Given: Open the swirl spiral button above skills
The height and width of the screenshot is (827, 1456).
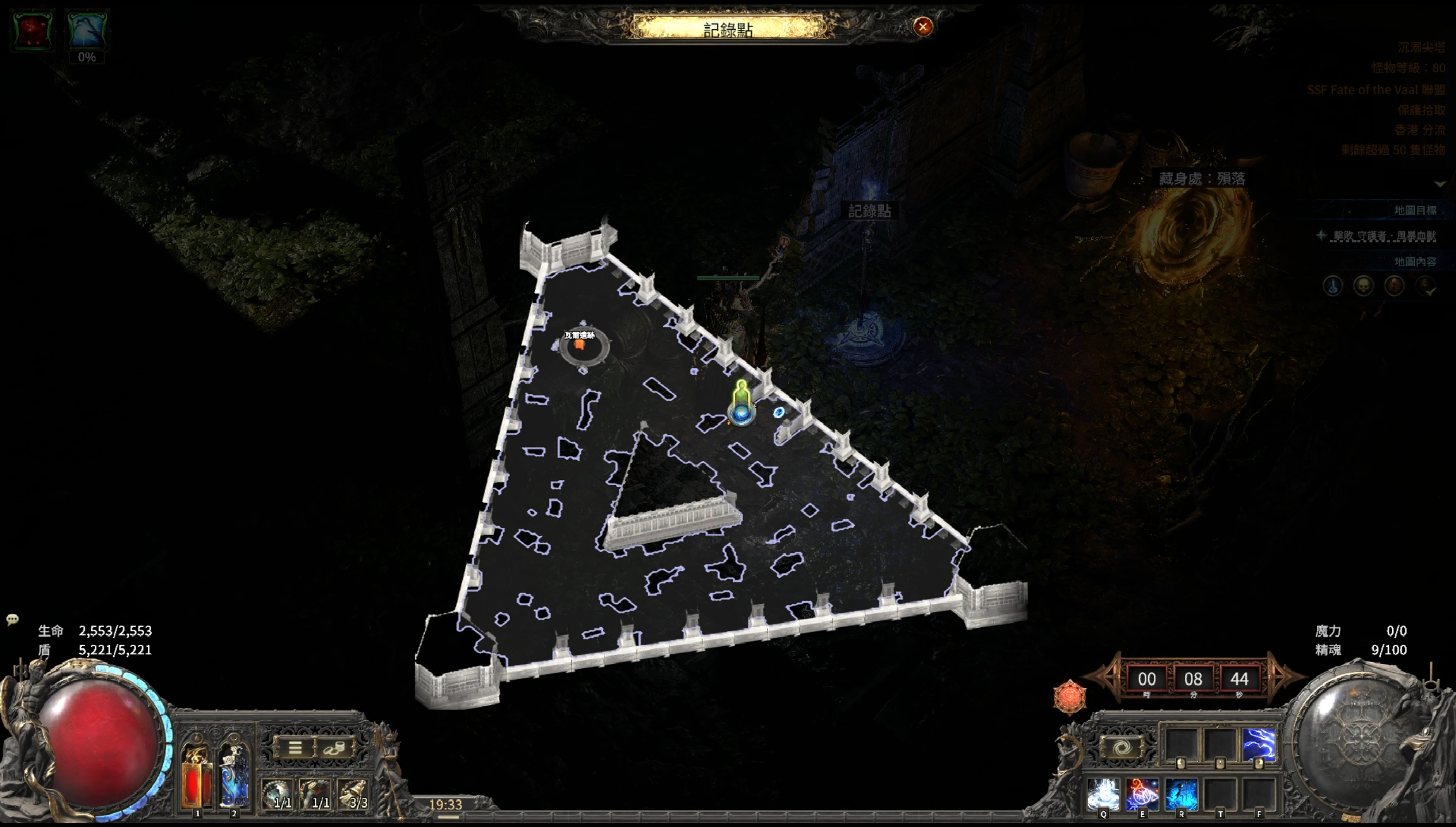Looking at the screenshot, I should (x=1122, y=748).
